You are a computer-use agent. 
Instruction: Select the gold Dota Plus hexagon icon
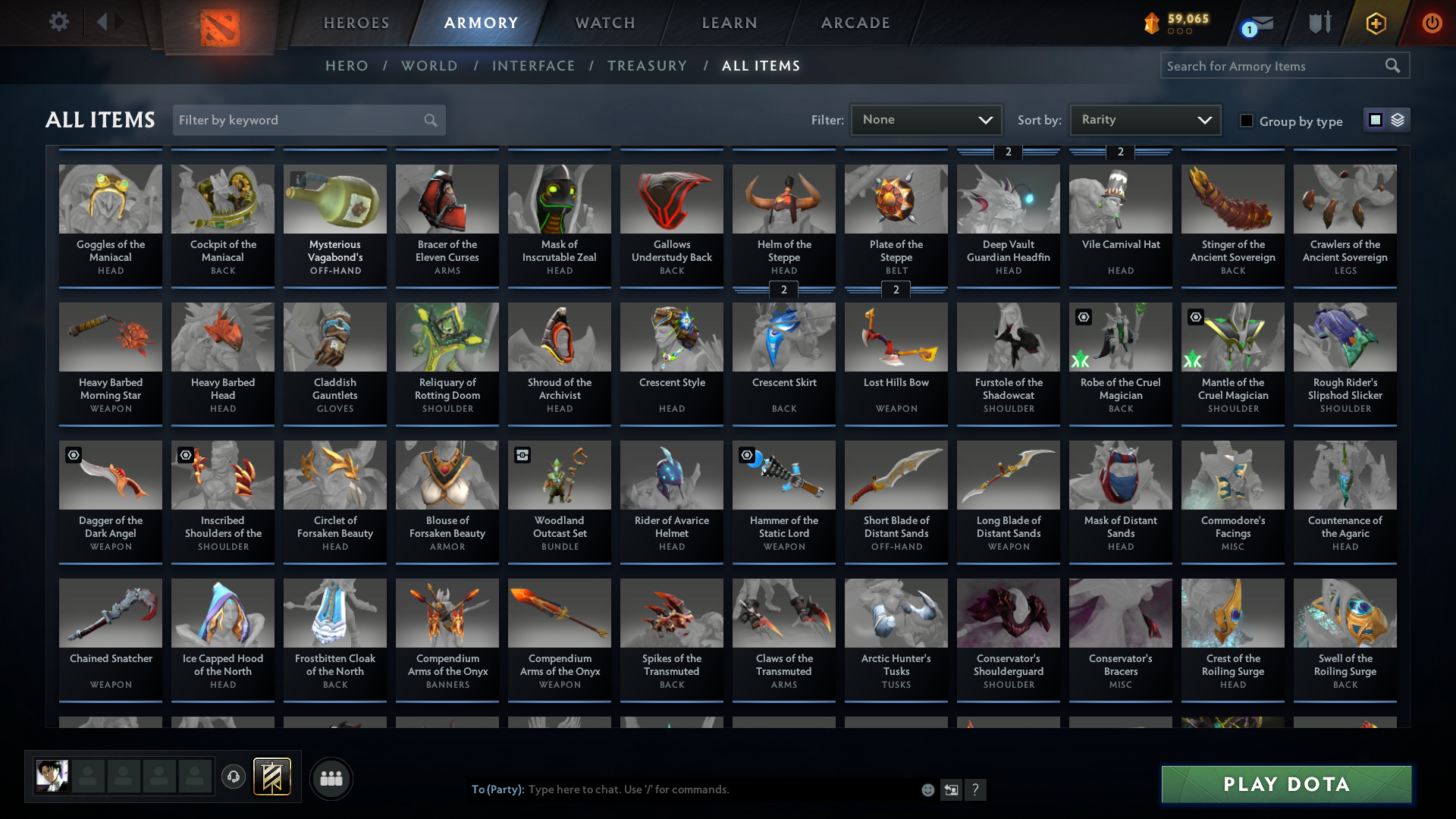click(1376, 23)
